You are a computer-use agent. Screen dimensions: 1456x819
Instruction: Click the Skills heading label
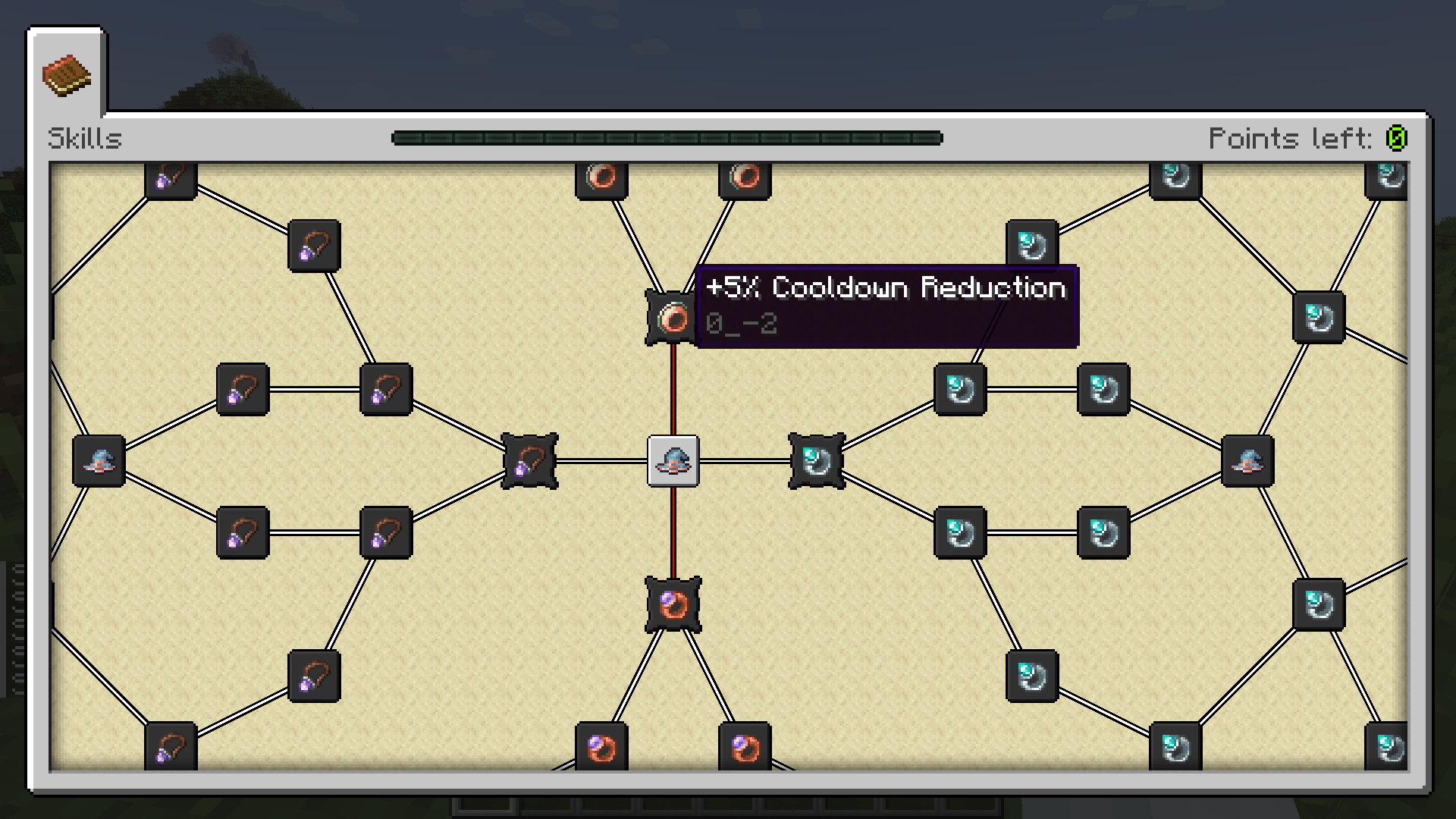coord(85,139)
